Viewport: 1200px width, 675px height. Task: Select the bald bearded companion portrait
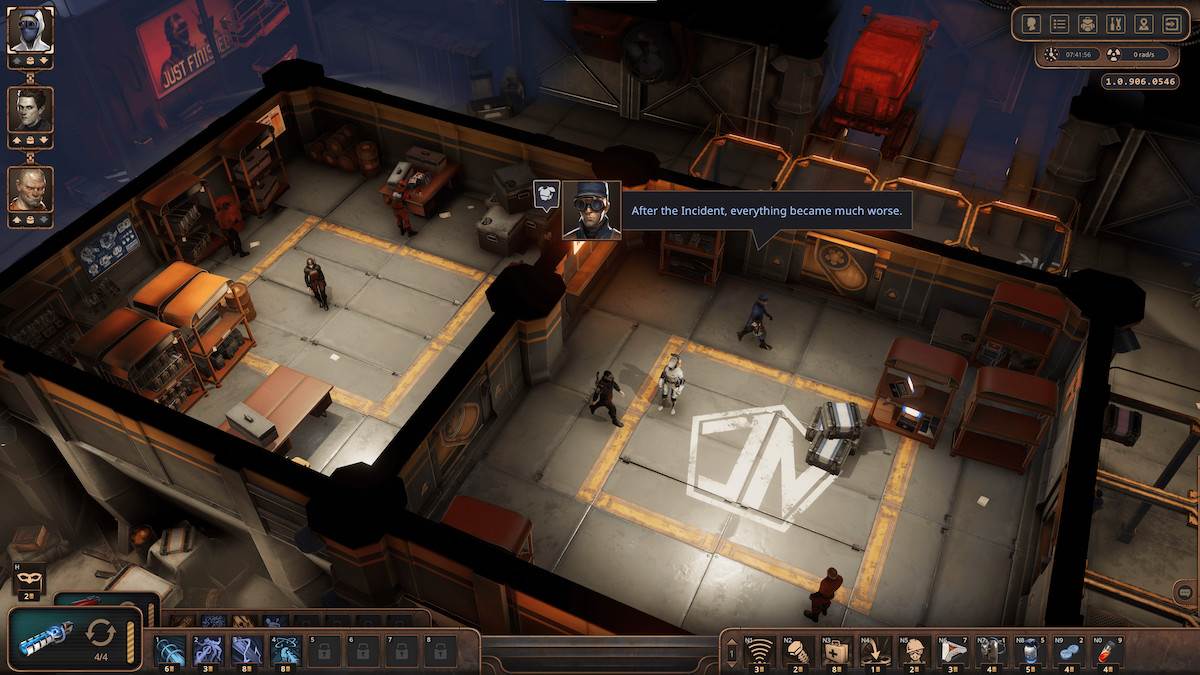pyautogui.click(x=30, y=188)
